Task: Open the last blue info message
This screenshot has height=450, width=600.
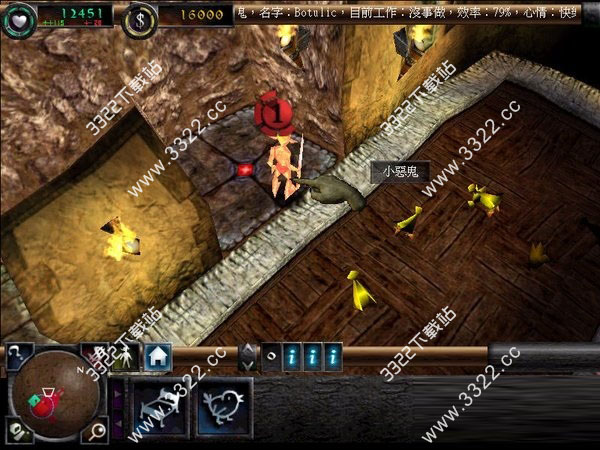Action: tap(332, 355)
